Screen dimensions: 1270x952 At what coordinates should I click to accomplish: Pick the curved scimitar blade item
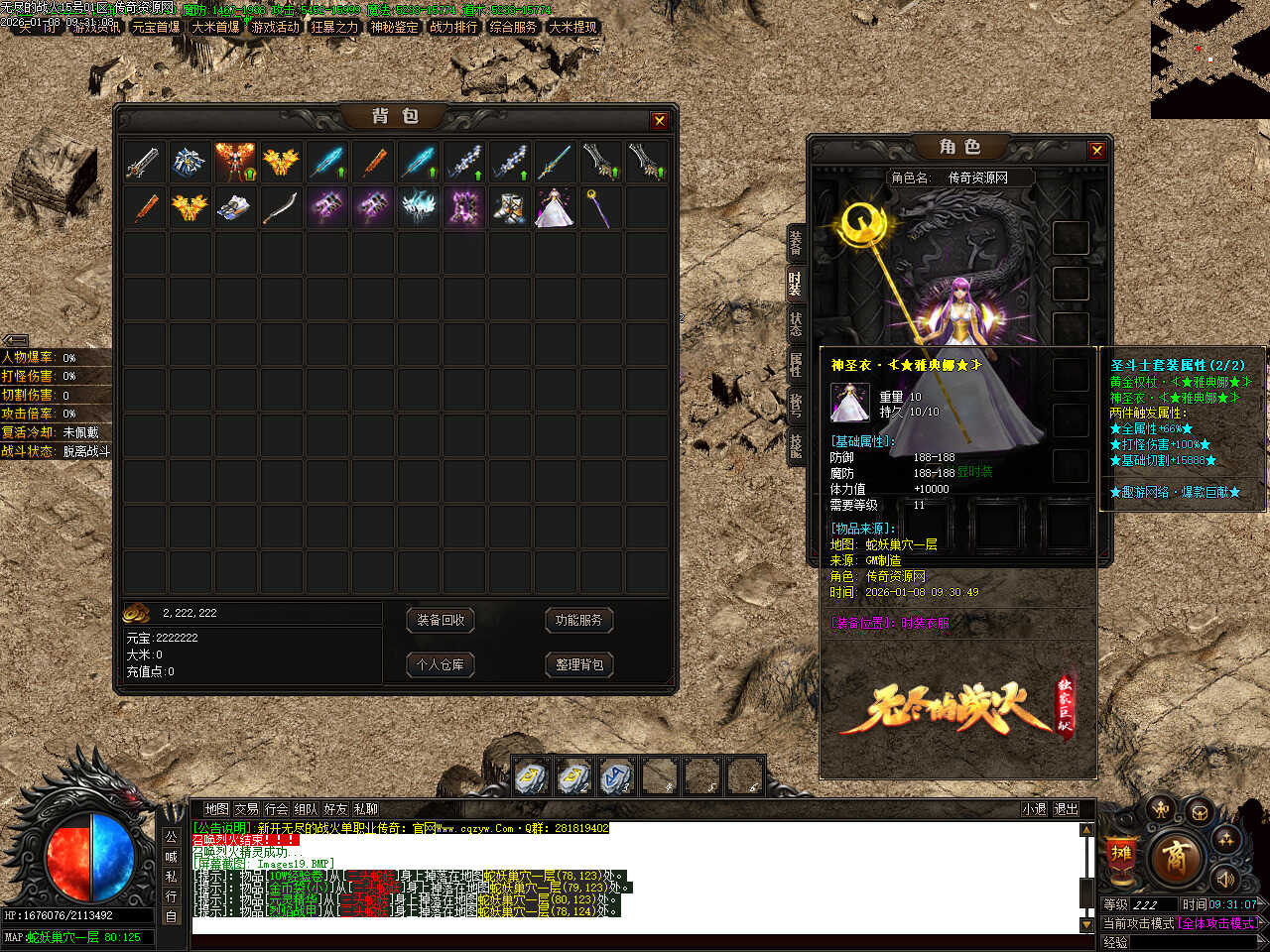pos(281,208)
